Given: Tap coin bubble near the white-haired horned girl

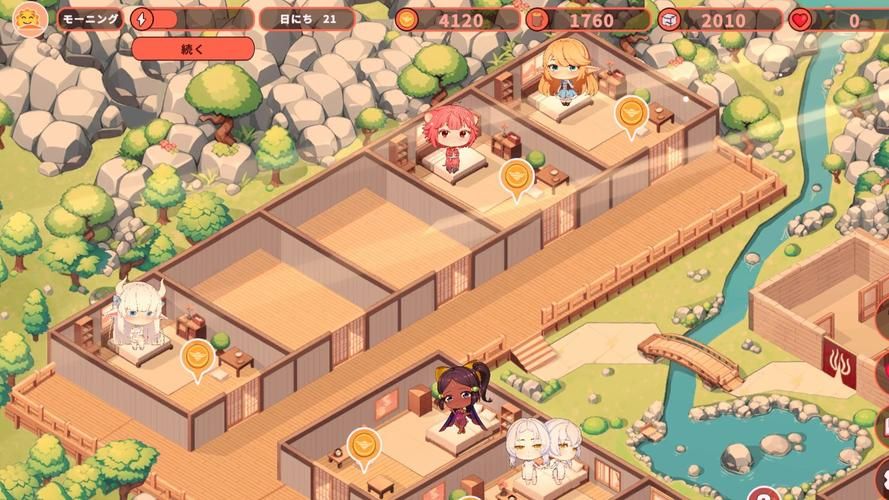Looking at the screenshot, I should pyautogui.click(x=197, y=356).
